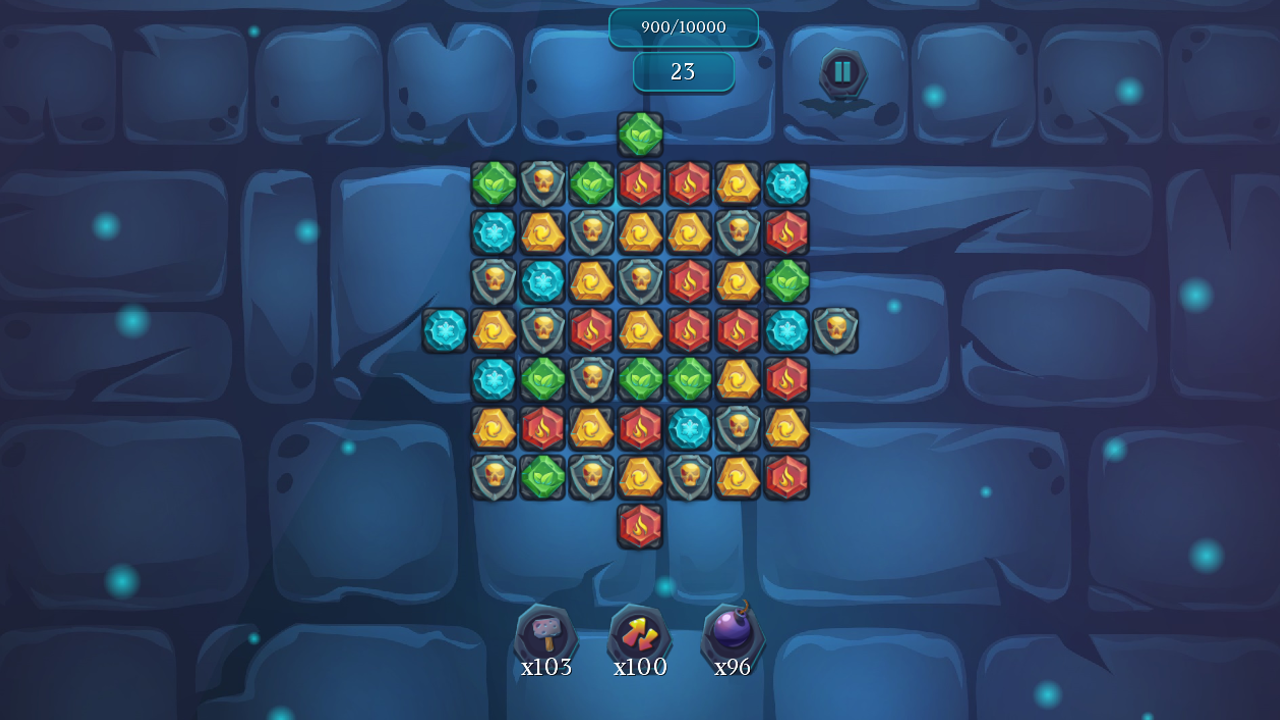Select the blue snowflake gem in the second row
This screenshot has height=720, width=1280.
tap(493, 233)
